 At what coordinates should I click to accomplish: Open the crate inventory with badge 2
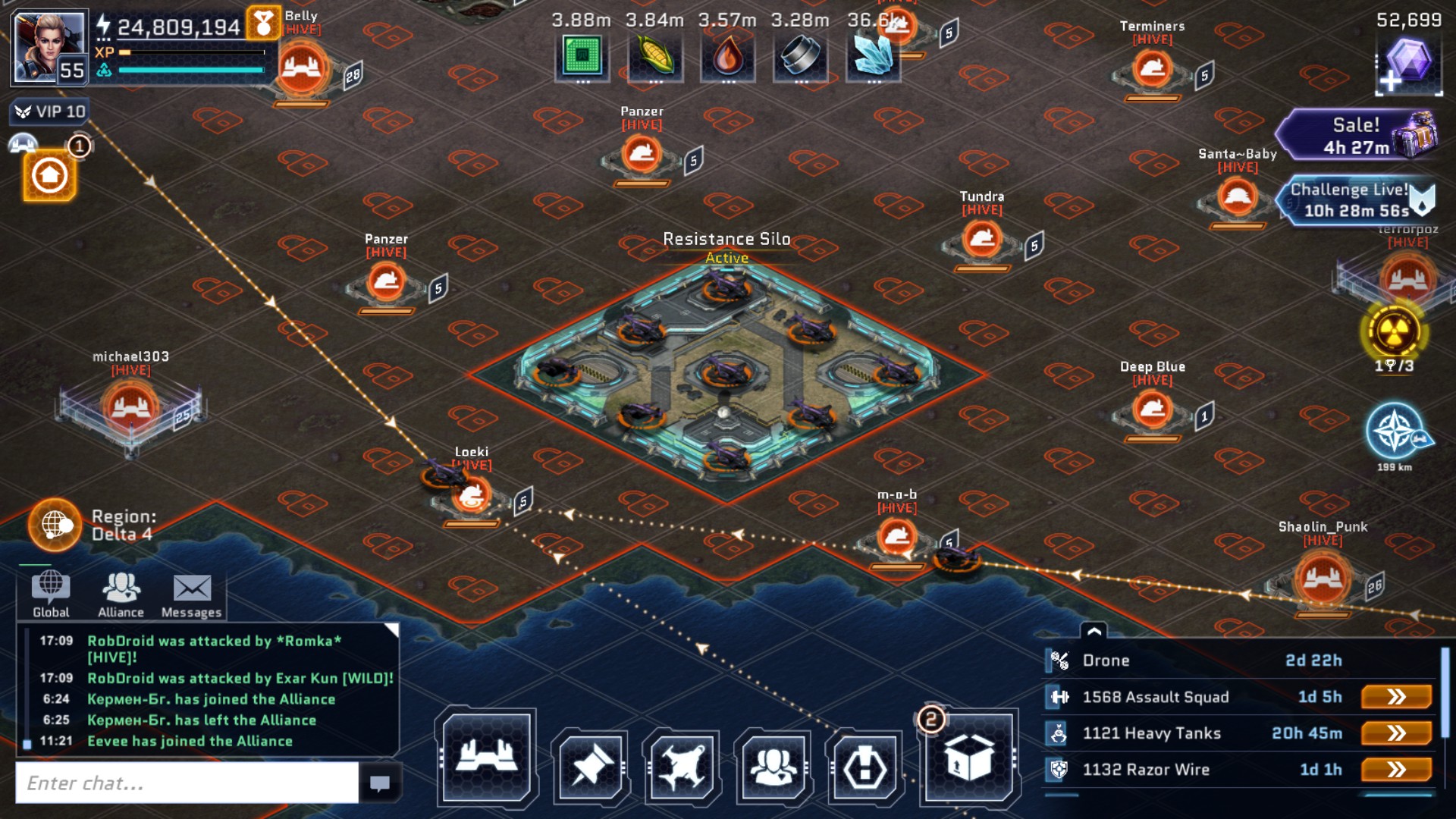pos(968,758)
